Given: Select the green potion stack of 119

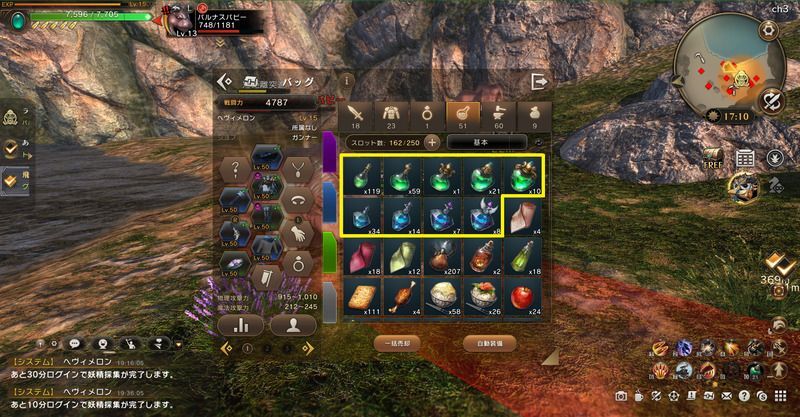Looking at the screenshot, I should click(x=359, y=173).
